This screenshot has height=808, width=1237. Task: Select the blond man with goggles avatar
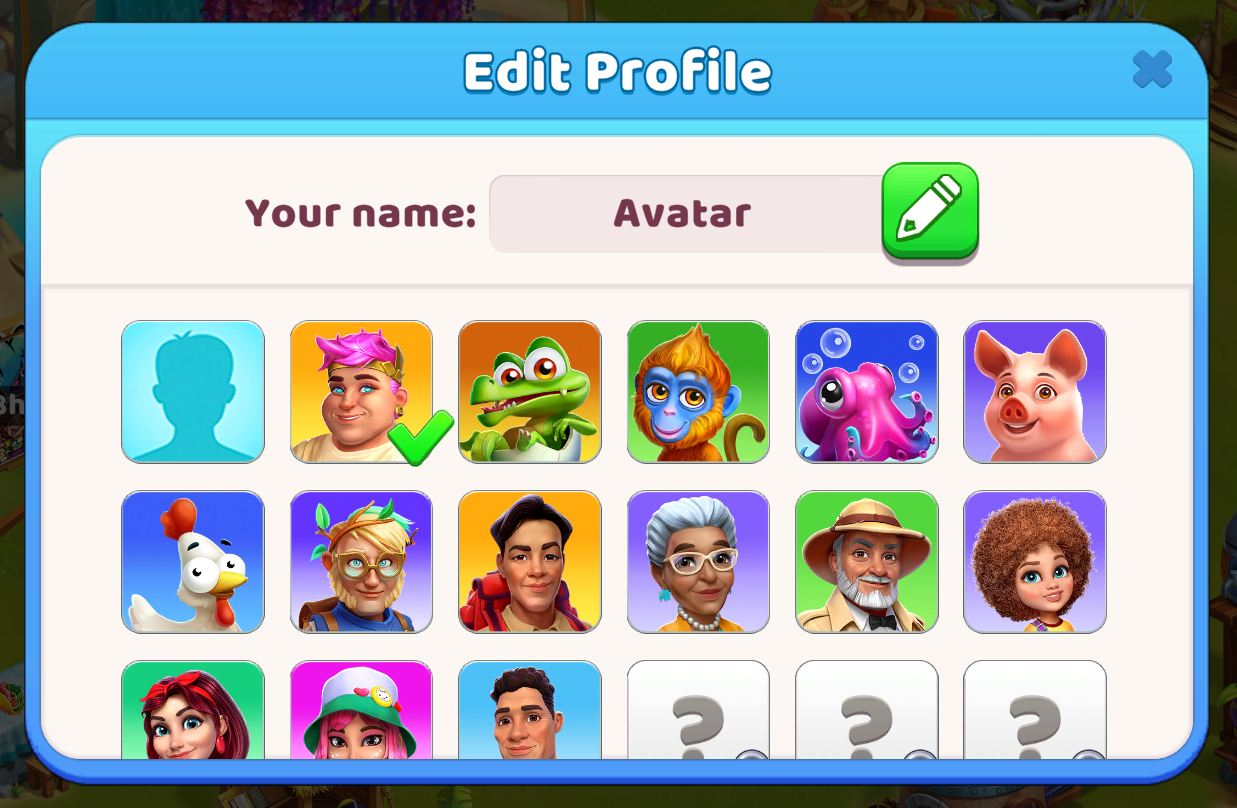(x=361, y=562)
